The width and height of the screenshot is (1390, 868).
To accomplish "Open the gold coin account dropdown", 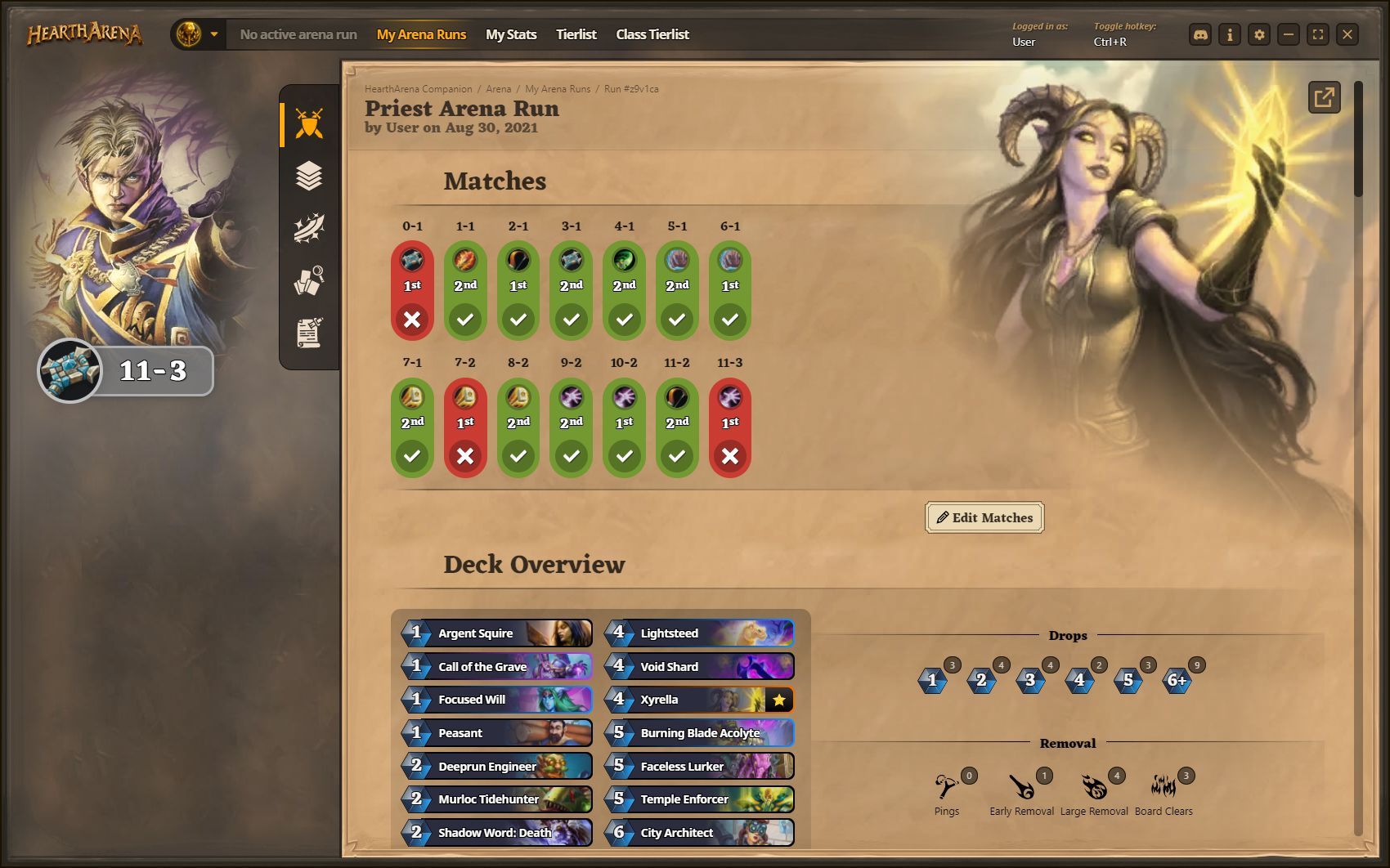I will coord(196,34).
